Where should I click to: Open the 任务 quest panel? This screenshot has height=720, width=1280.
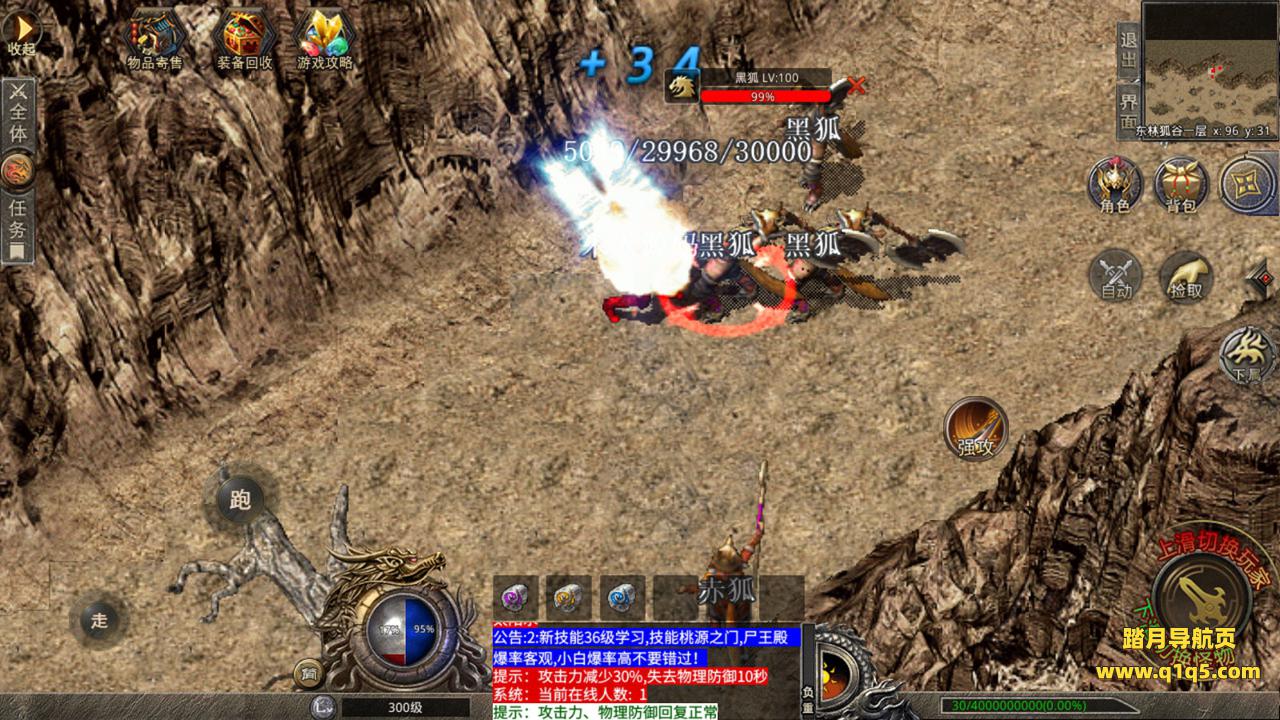point(18,226)
